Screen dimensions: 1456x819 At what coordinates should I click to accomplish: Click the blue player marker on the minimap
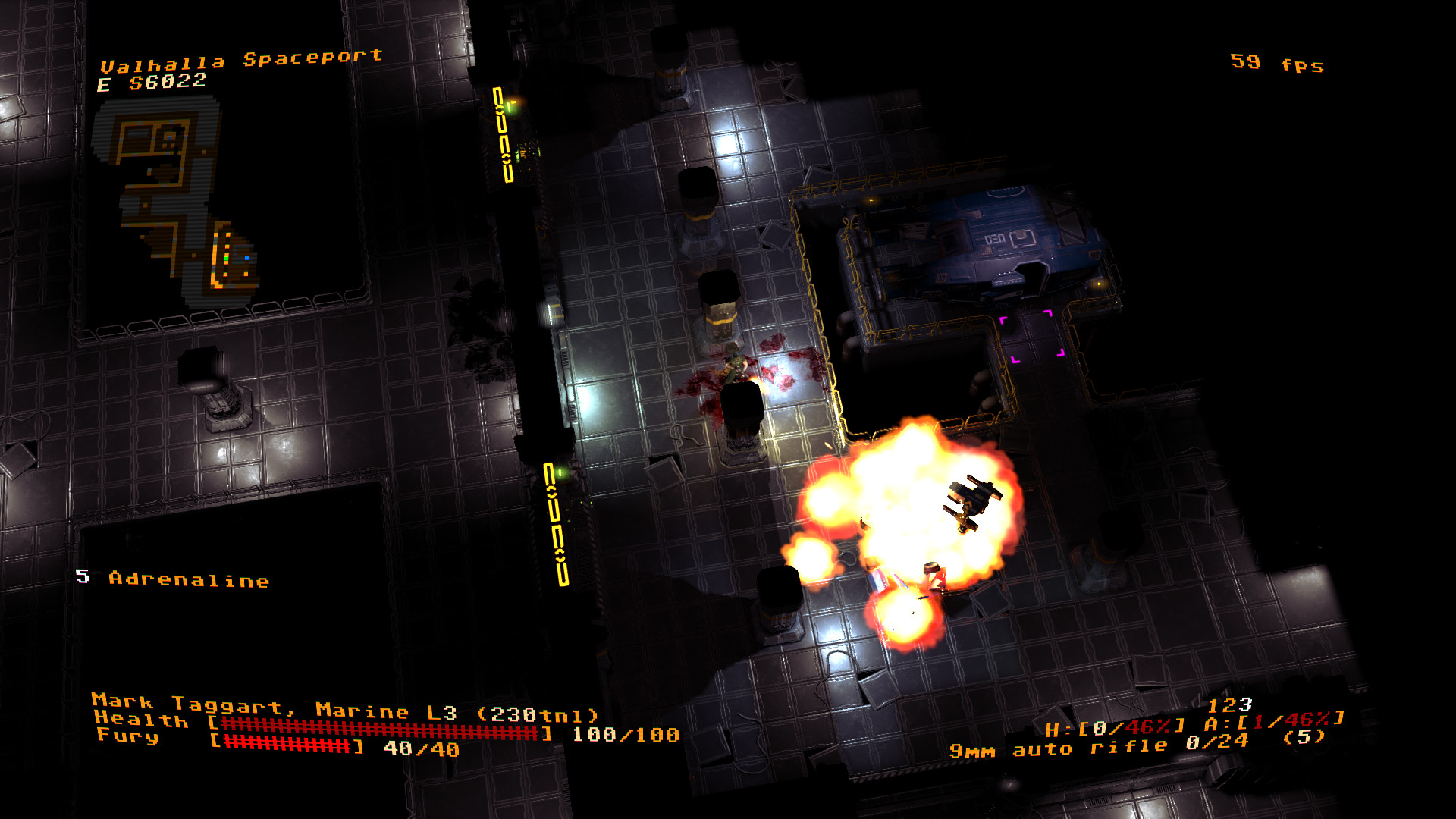pyautogui.click(x=247, y=259)
